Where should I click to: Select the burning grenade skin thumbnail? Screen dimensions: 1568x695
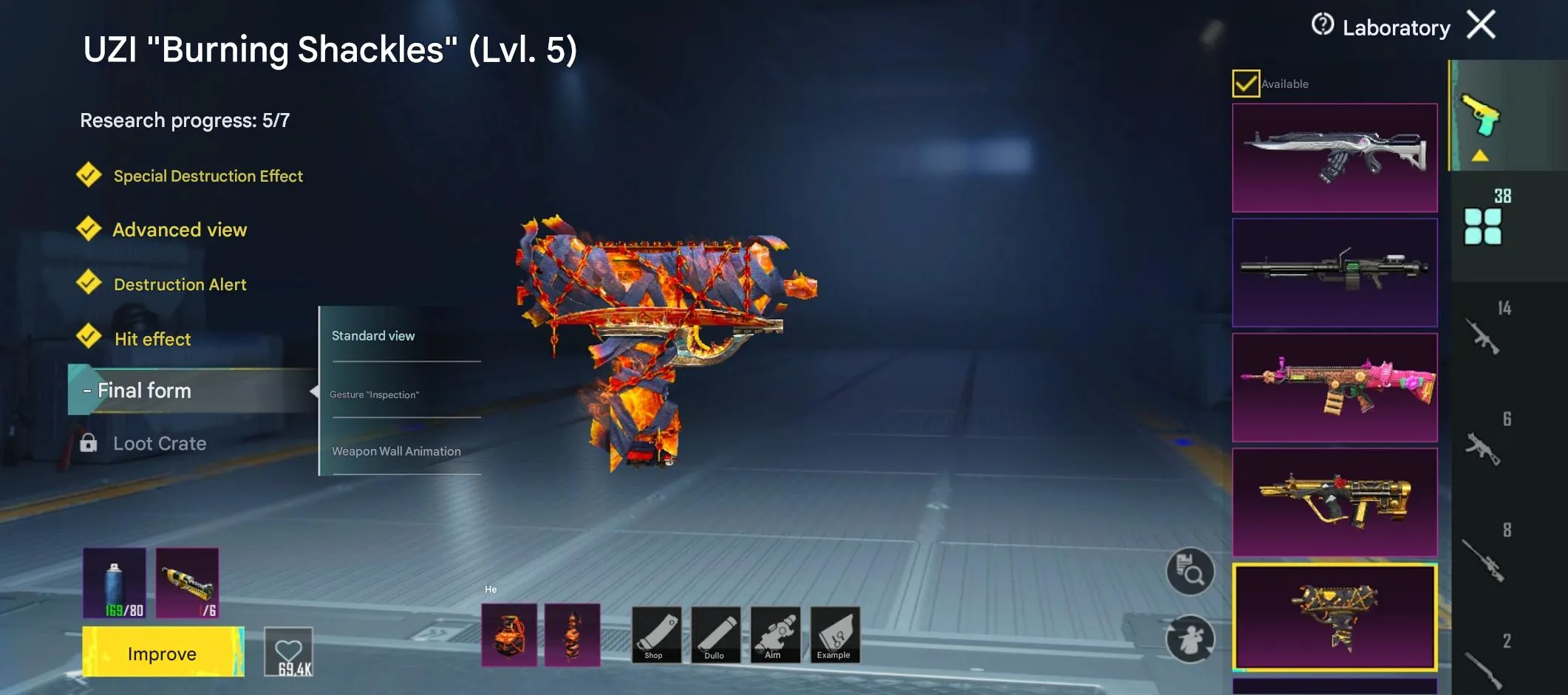[510, 634]
